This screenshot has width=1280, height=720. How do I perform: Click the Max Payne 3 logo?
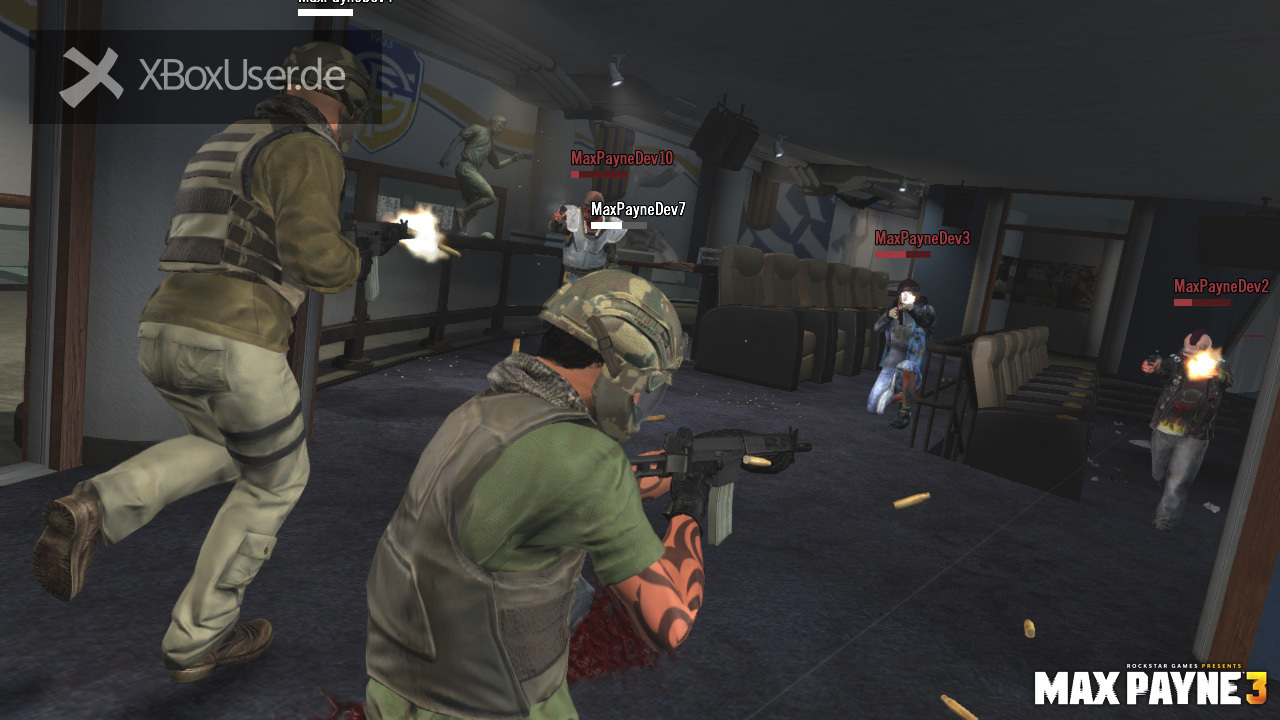(1150, 687)
